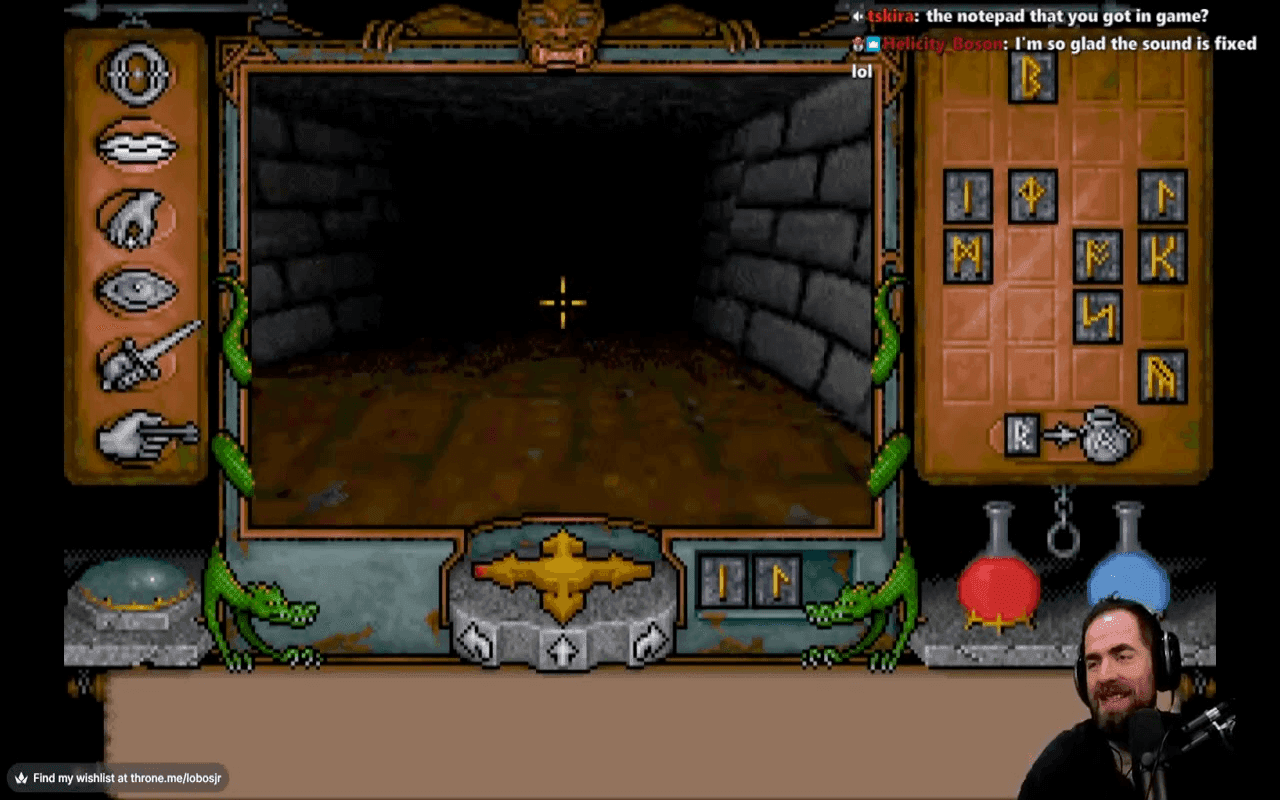The height and width of the screenshot is (800, 1280).
Task: Click the forward arrow below the compass
Action: click(563, 651)
